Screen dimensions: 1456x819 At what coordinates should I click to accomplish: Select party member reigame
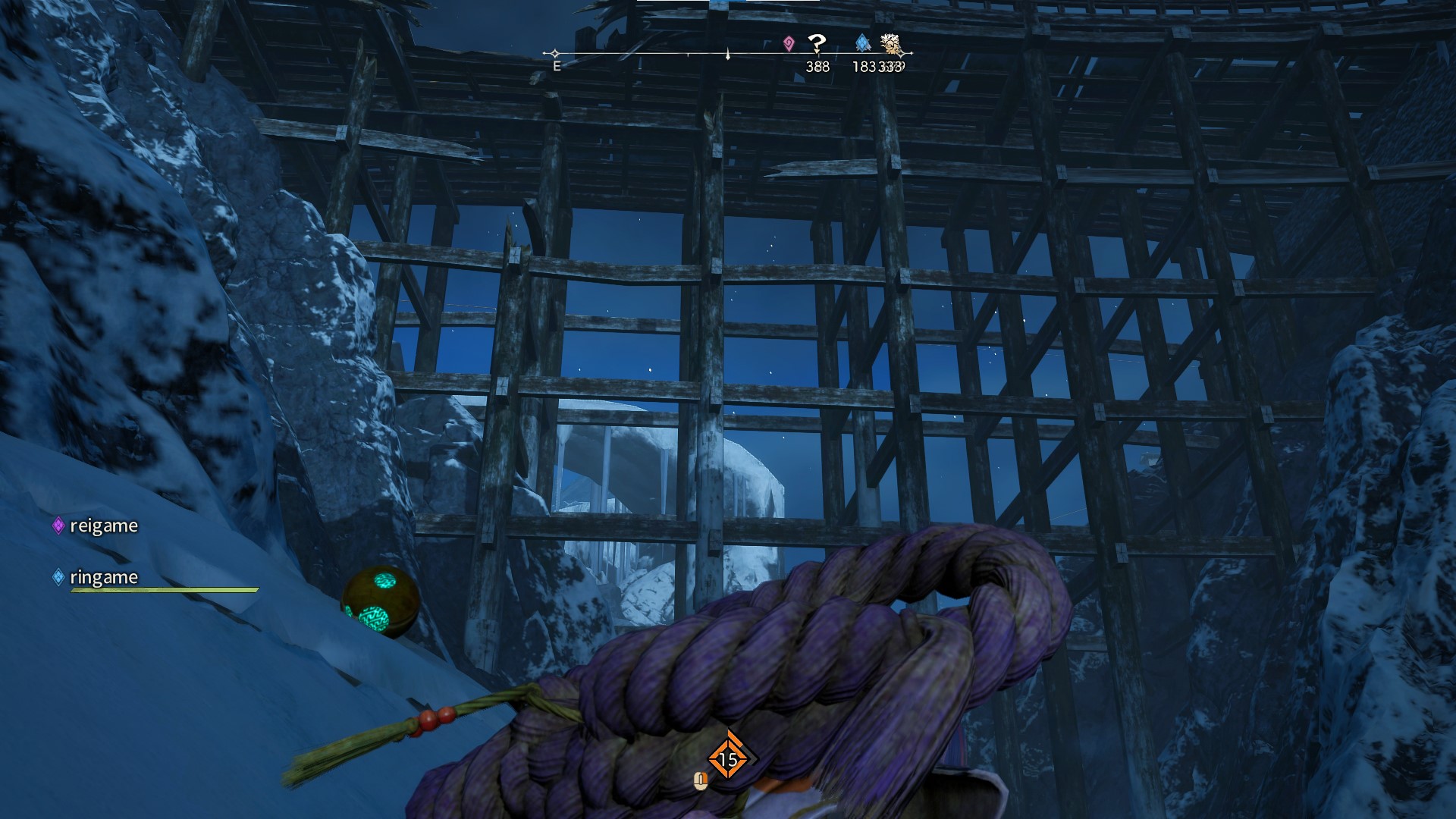103,526
